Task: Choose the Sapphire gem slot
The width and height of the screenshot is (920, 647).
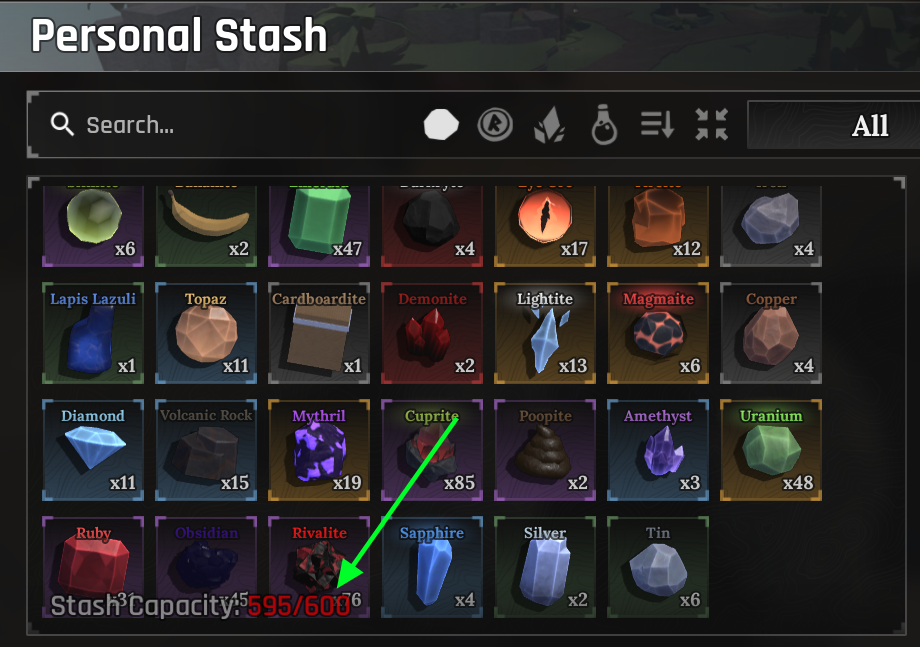Action: click(x=432, y=567)
